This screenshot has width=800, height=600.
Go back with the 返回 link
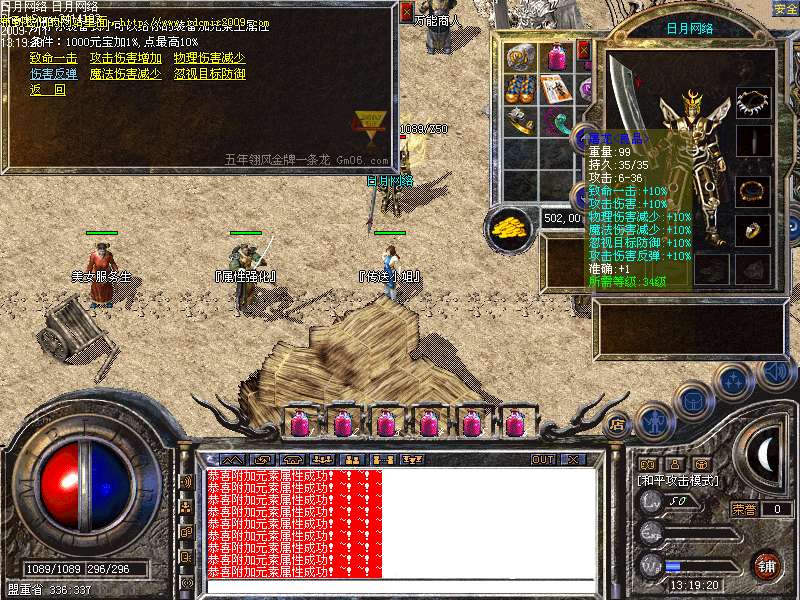click(47, 90)
